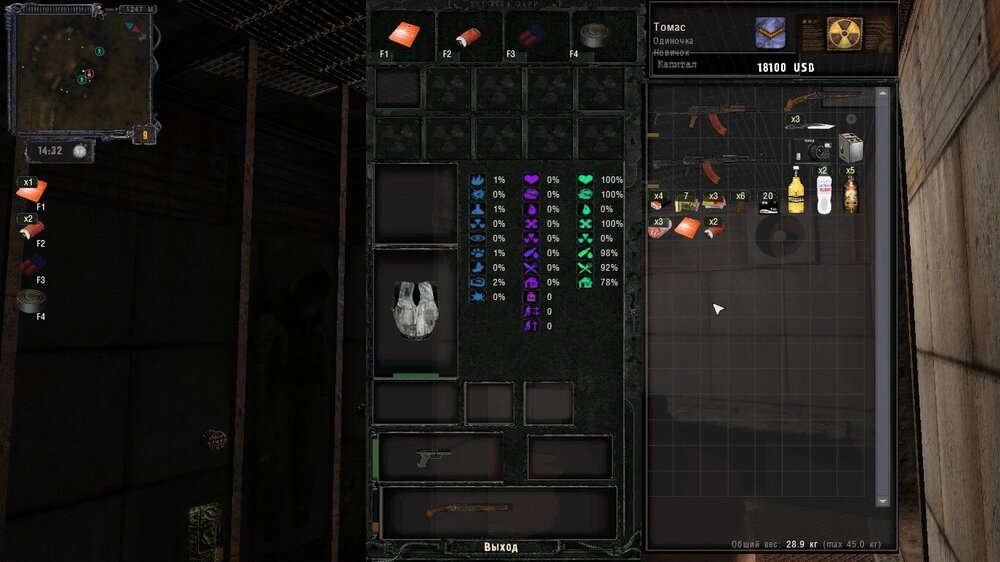This screenshot has height=562, width=1000.
Task: Click the inventory scrollbar down arrow
Action: point(882,500)
